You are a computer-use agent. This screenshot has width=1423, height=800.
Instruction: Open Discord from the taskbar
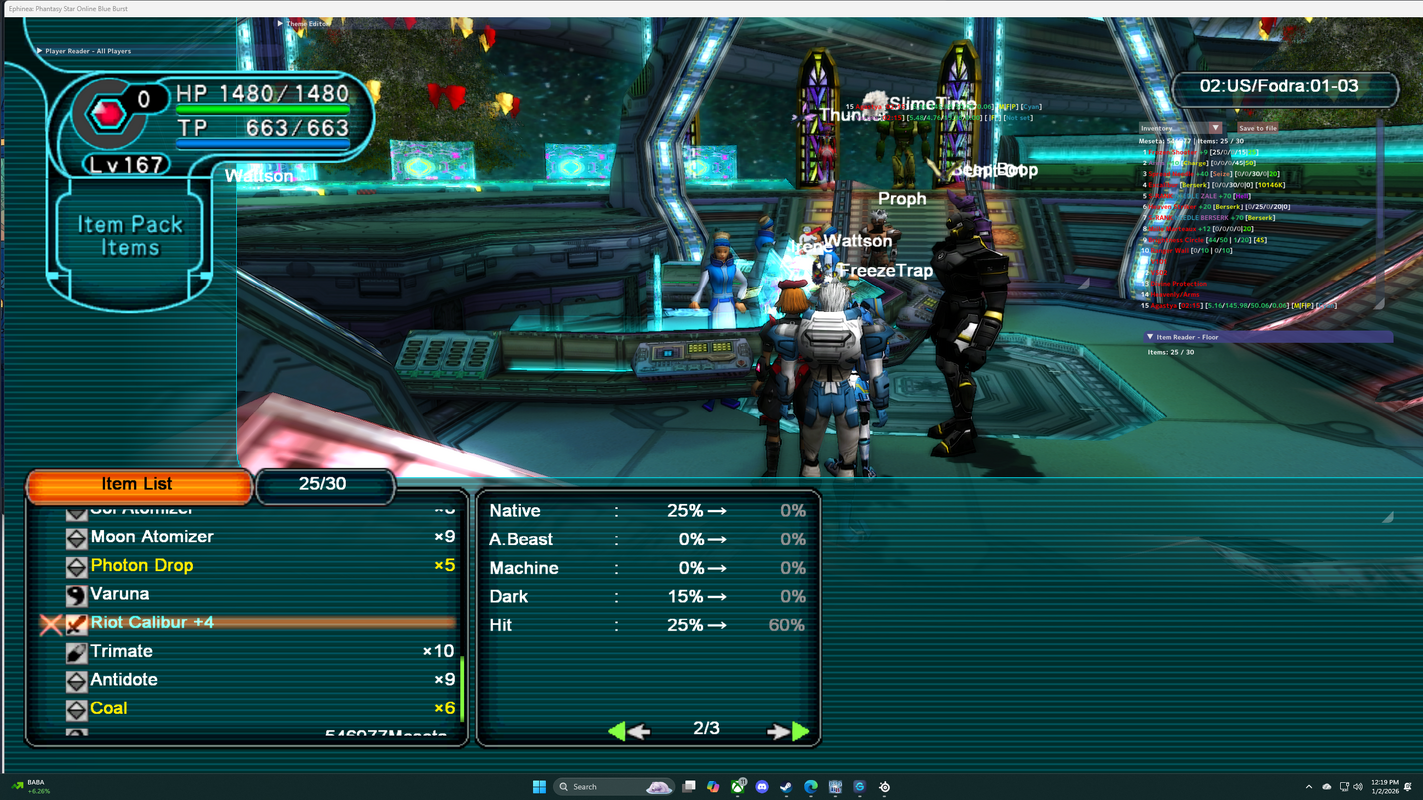(x=762, y=787)
